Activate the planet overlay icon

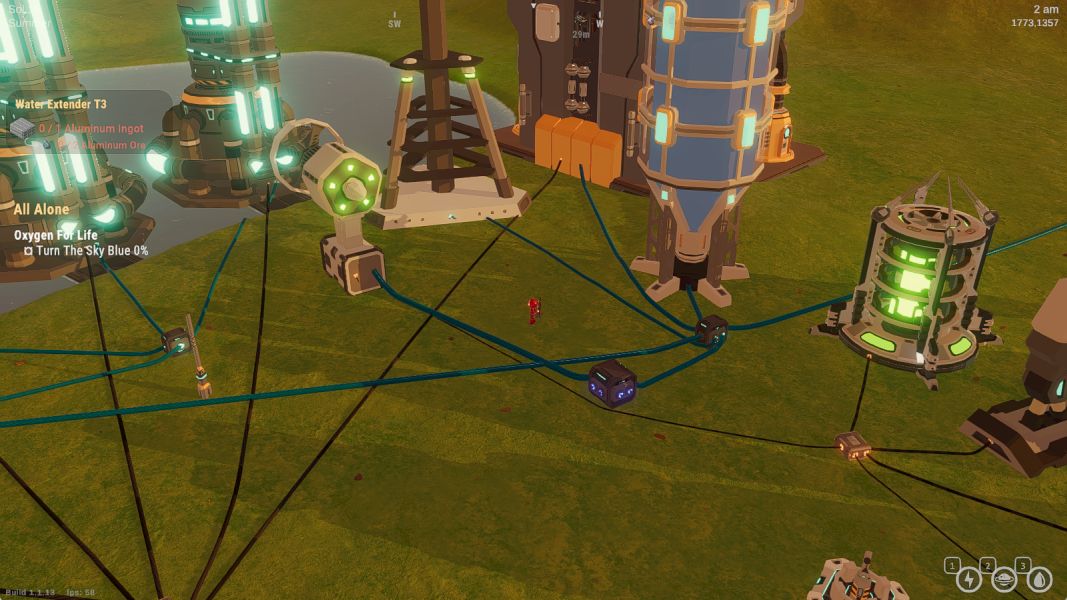point(1004,579)
